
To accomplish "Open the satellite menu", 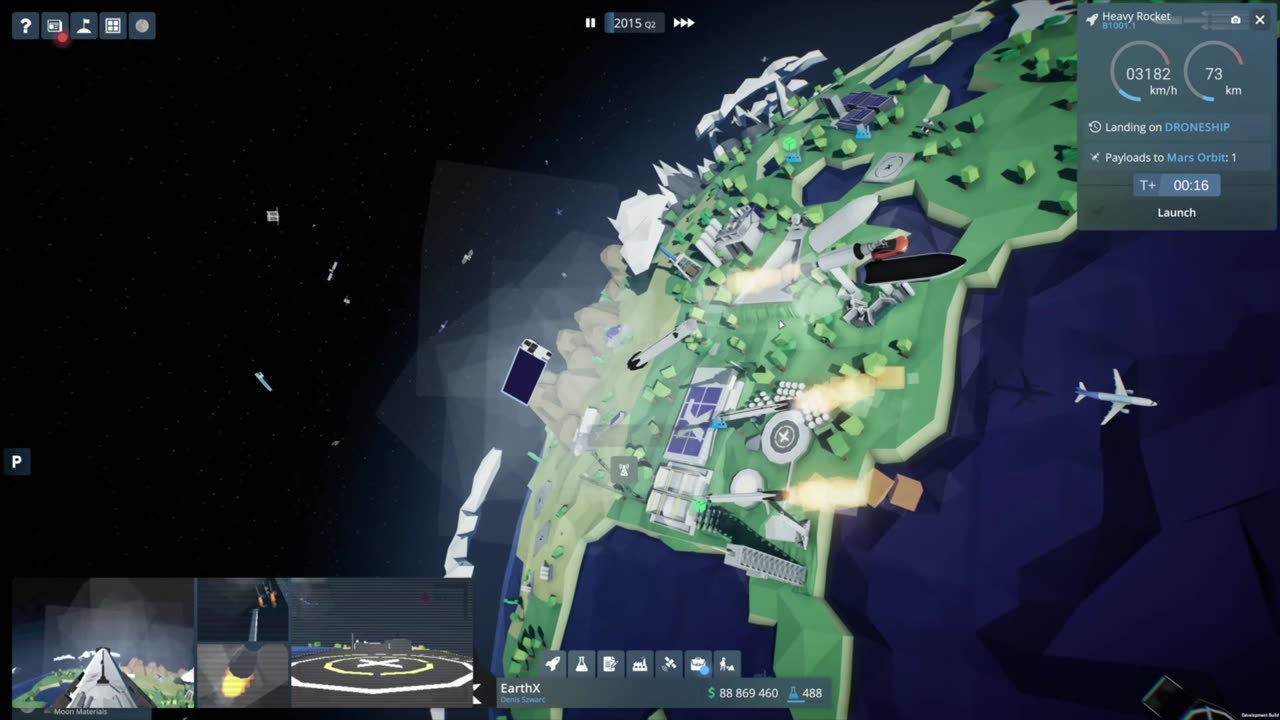I will (x=669, y=663).
